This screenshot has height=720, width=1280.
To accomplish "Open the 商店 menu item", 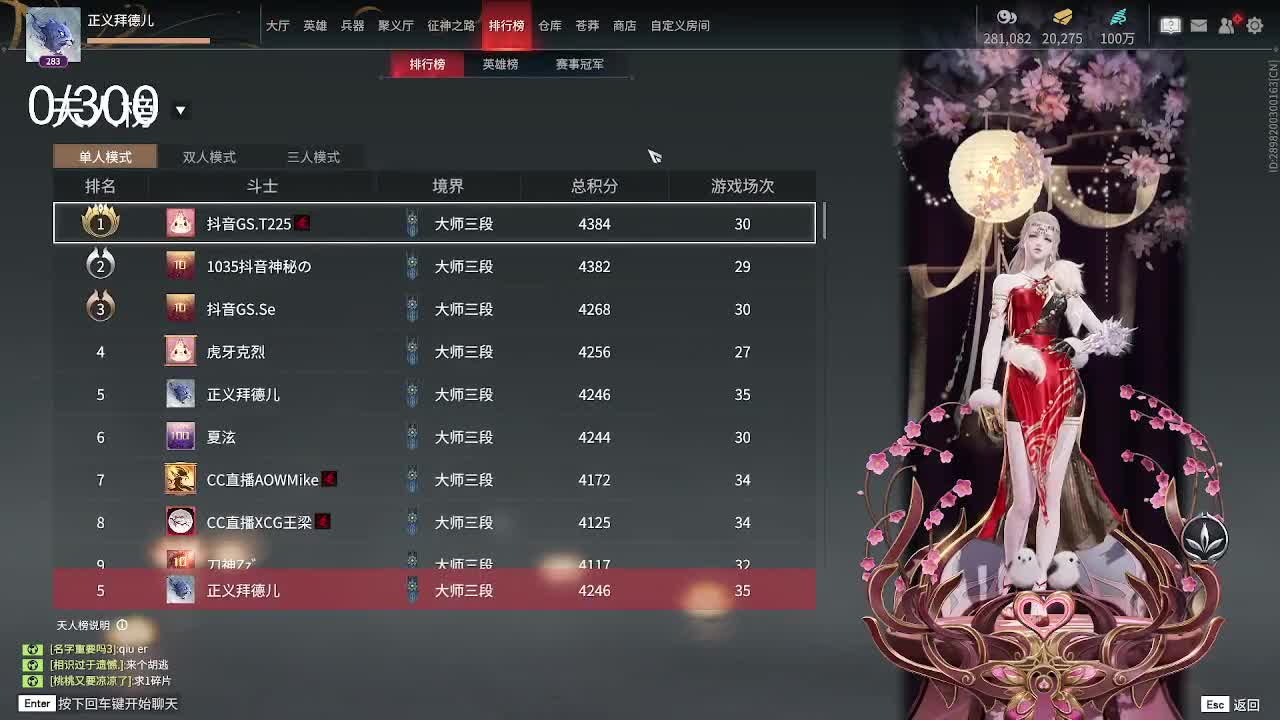I will click(x=624, y=26).
